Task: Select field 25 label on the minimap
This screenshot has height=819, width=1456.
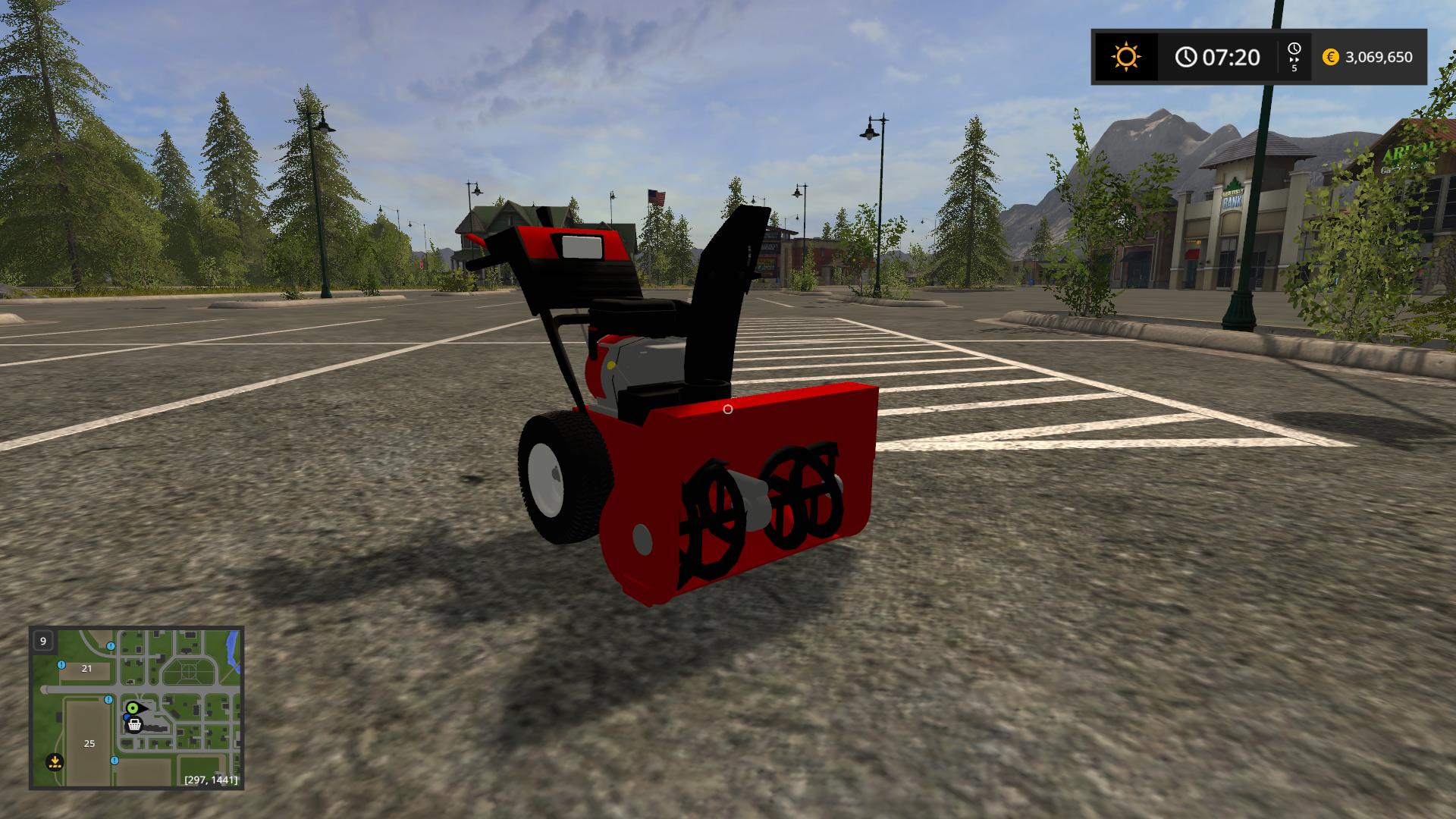Action: tap(89, 743)
